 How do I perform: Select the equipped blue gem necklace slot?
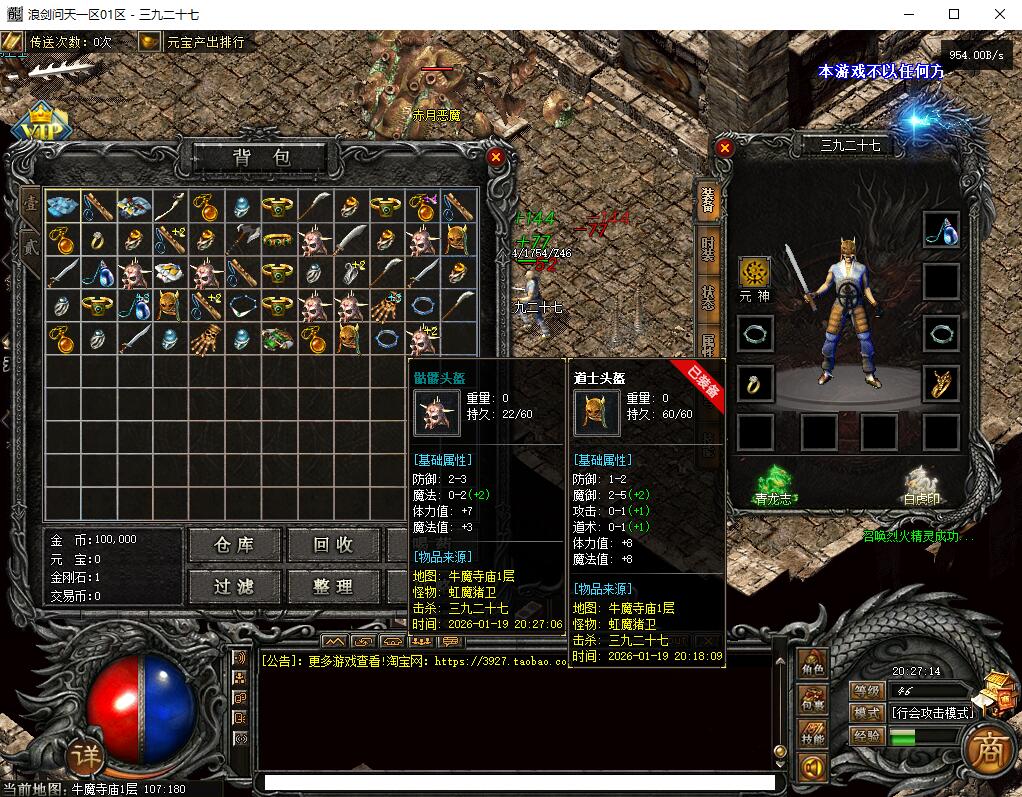click(x=941, y=230)
